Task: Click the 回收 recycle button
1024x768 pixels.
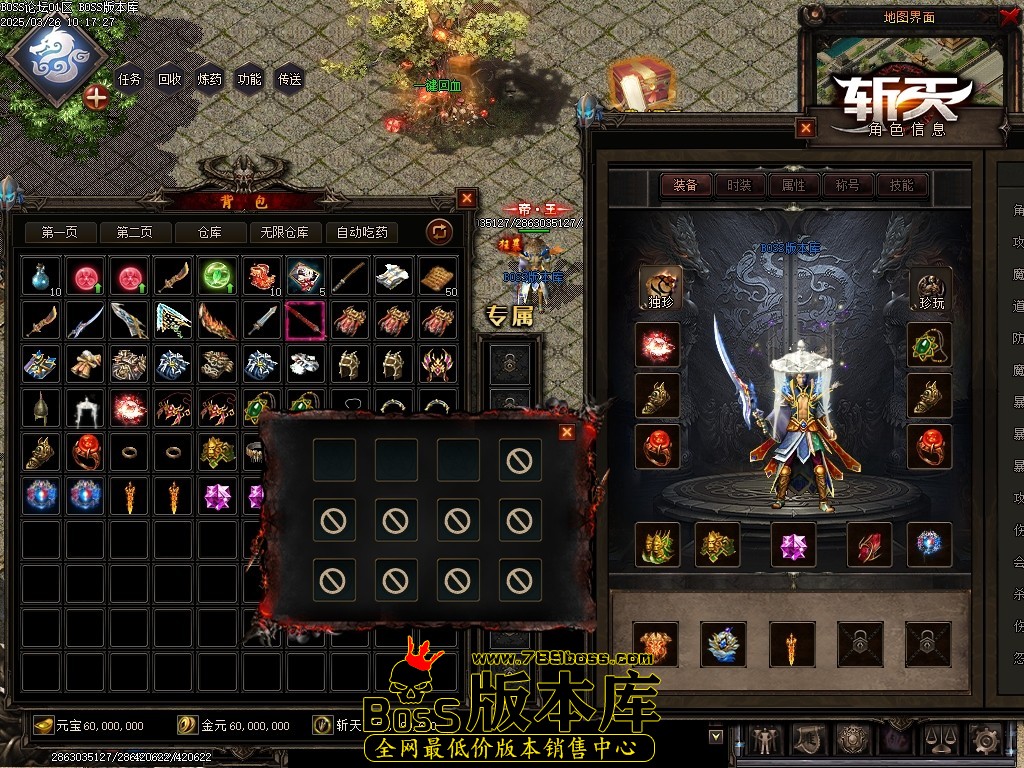Action: 169,79
